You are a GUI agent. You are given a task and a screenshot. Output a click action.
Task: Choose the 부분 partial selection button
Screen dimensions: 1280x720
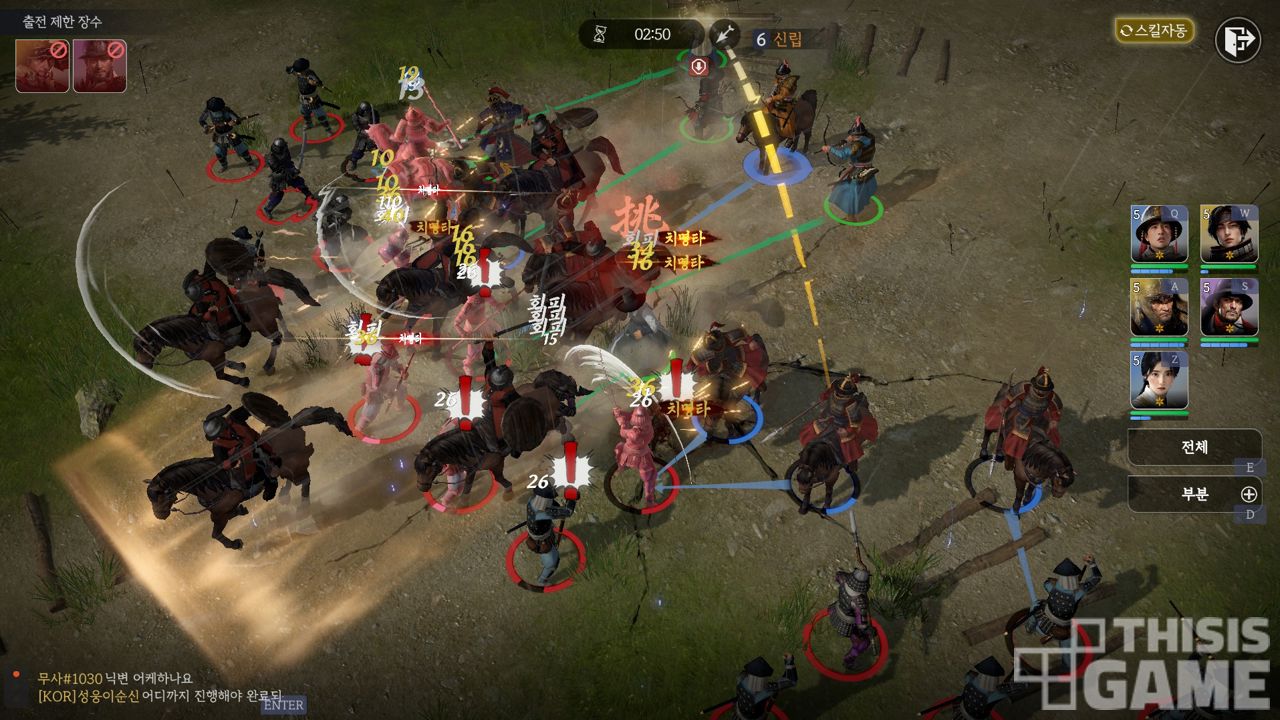point(1194,494)
